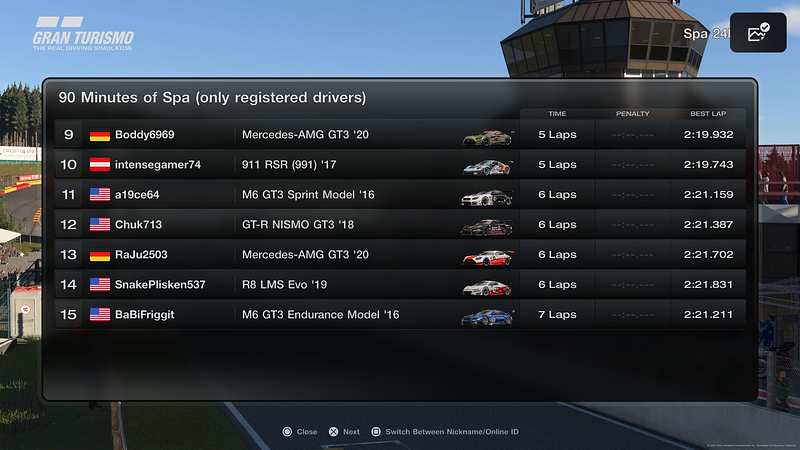Choose the intensegamer74 leaderboard row

click(x=400, y=165)
